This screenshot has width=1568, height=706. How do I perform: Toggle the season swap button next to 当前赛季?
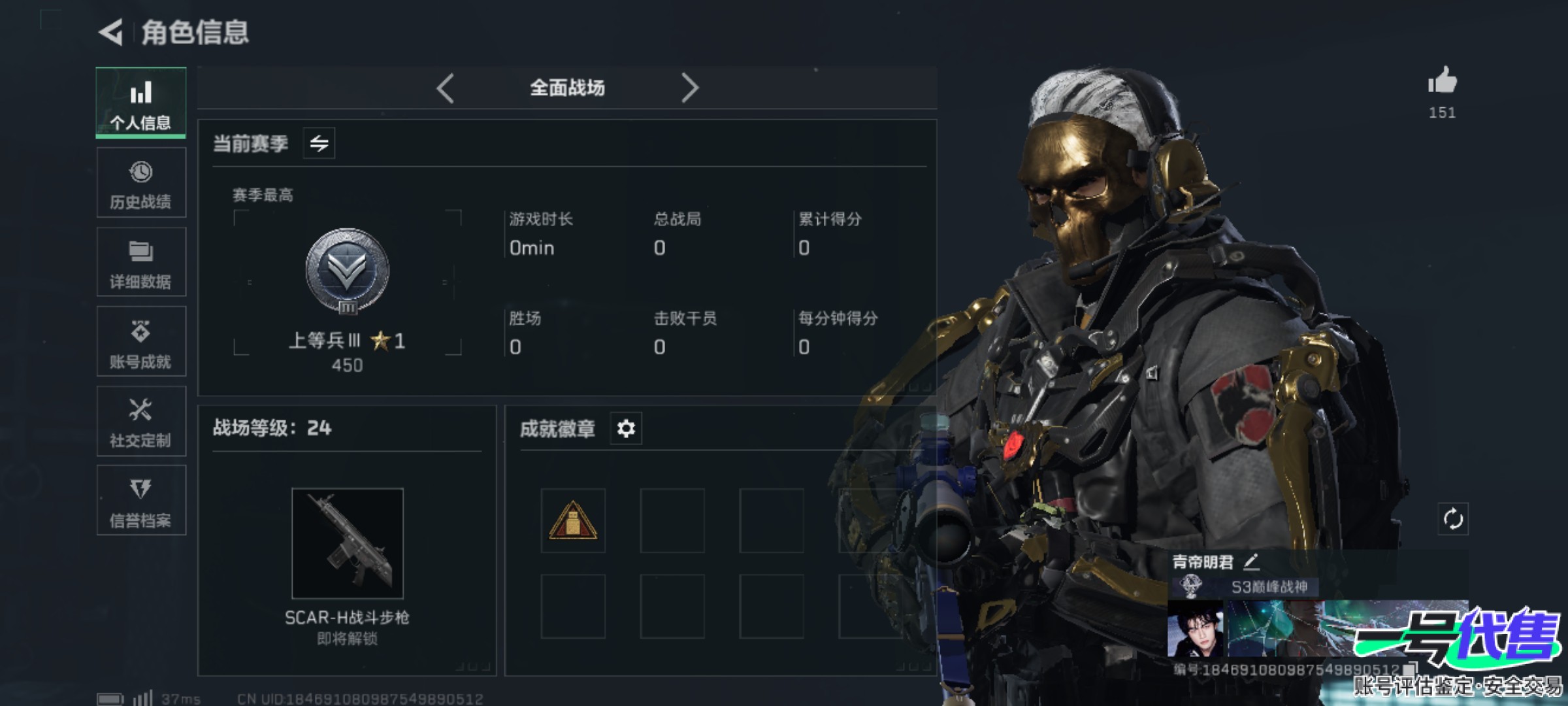[319, 143]
